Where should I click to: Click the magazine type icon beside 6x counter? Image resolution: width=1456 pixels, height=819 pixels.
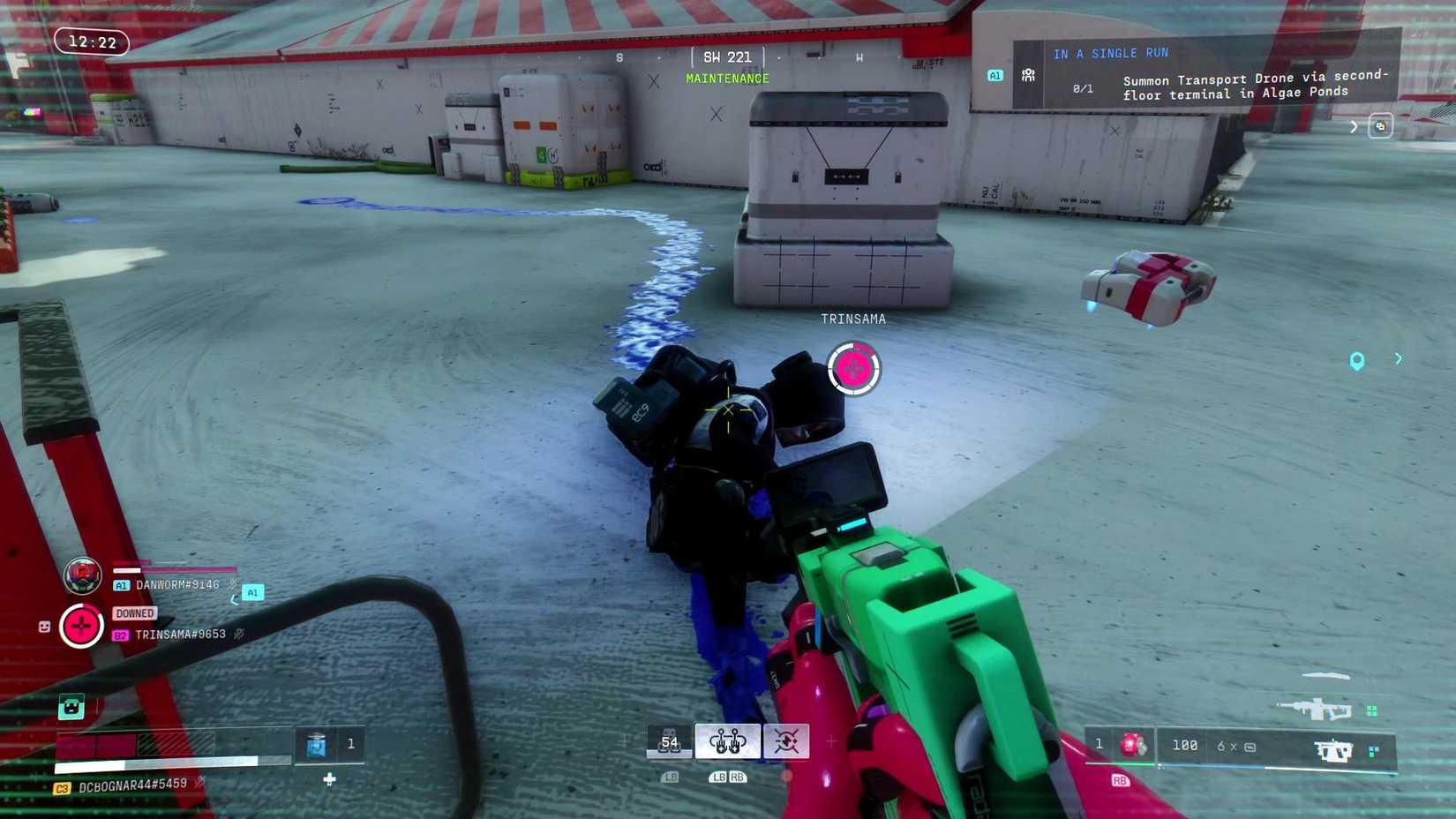[x=1250, y=747]
